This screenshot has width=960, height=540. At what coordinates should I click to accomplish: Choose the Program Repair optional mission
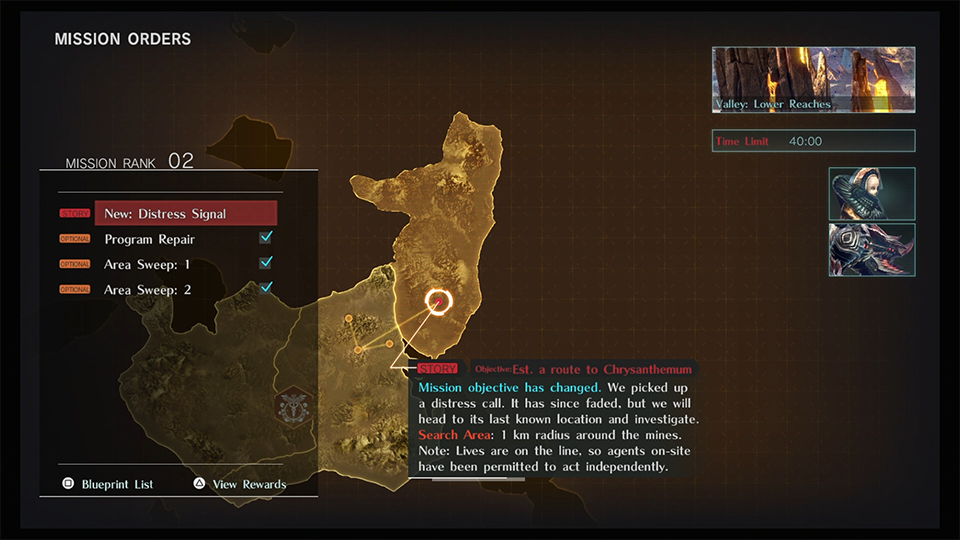[149, 239]
